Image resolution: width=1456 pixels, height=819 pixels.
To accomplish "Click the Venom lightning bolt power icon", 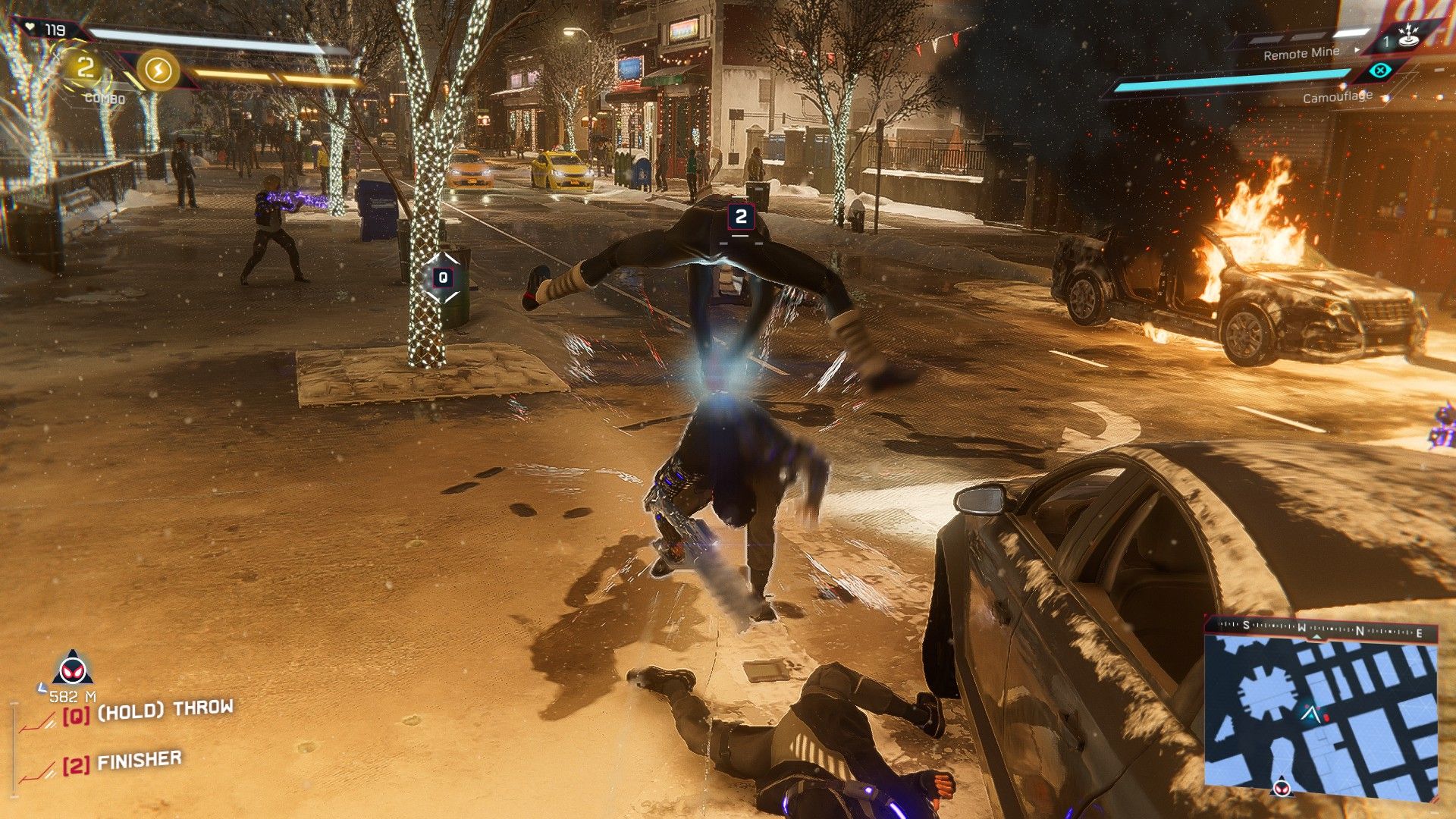I will click(x=158, y=71).
